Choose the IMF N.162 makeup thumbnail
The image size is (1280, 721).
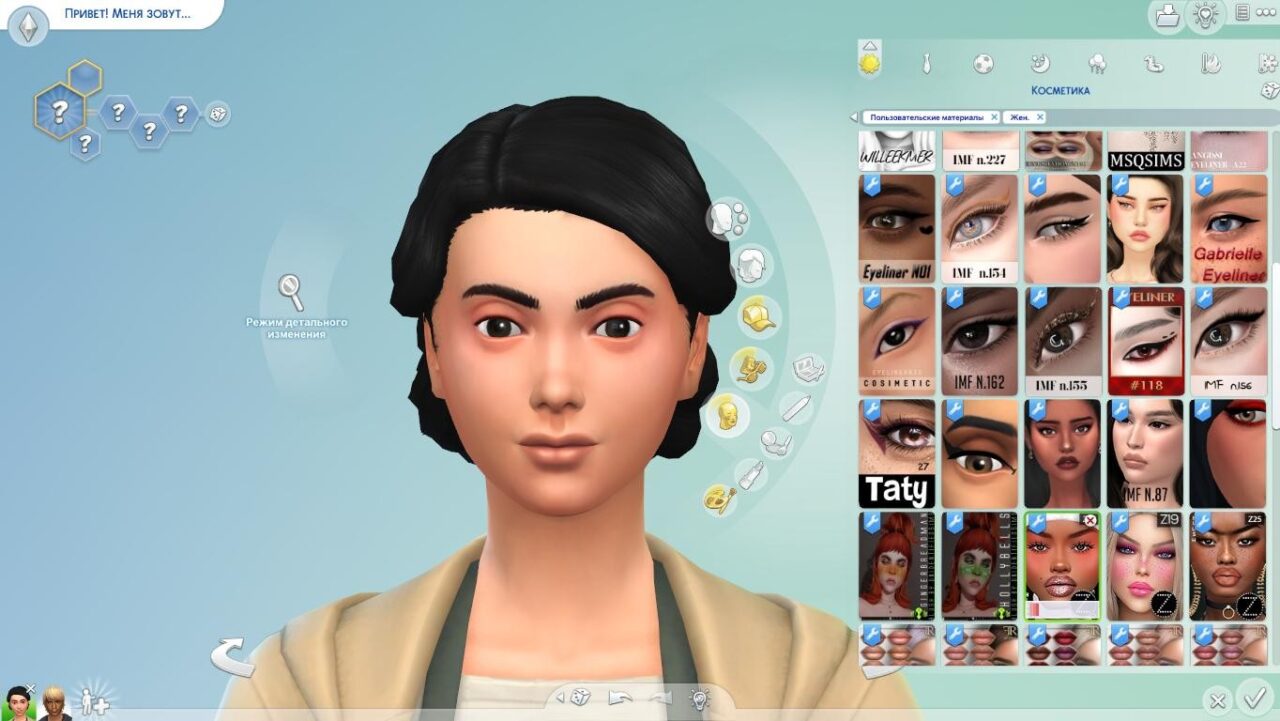980,341
